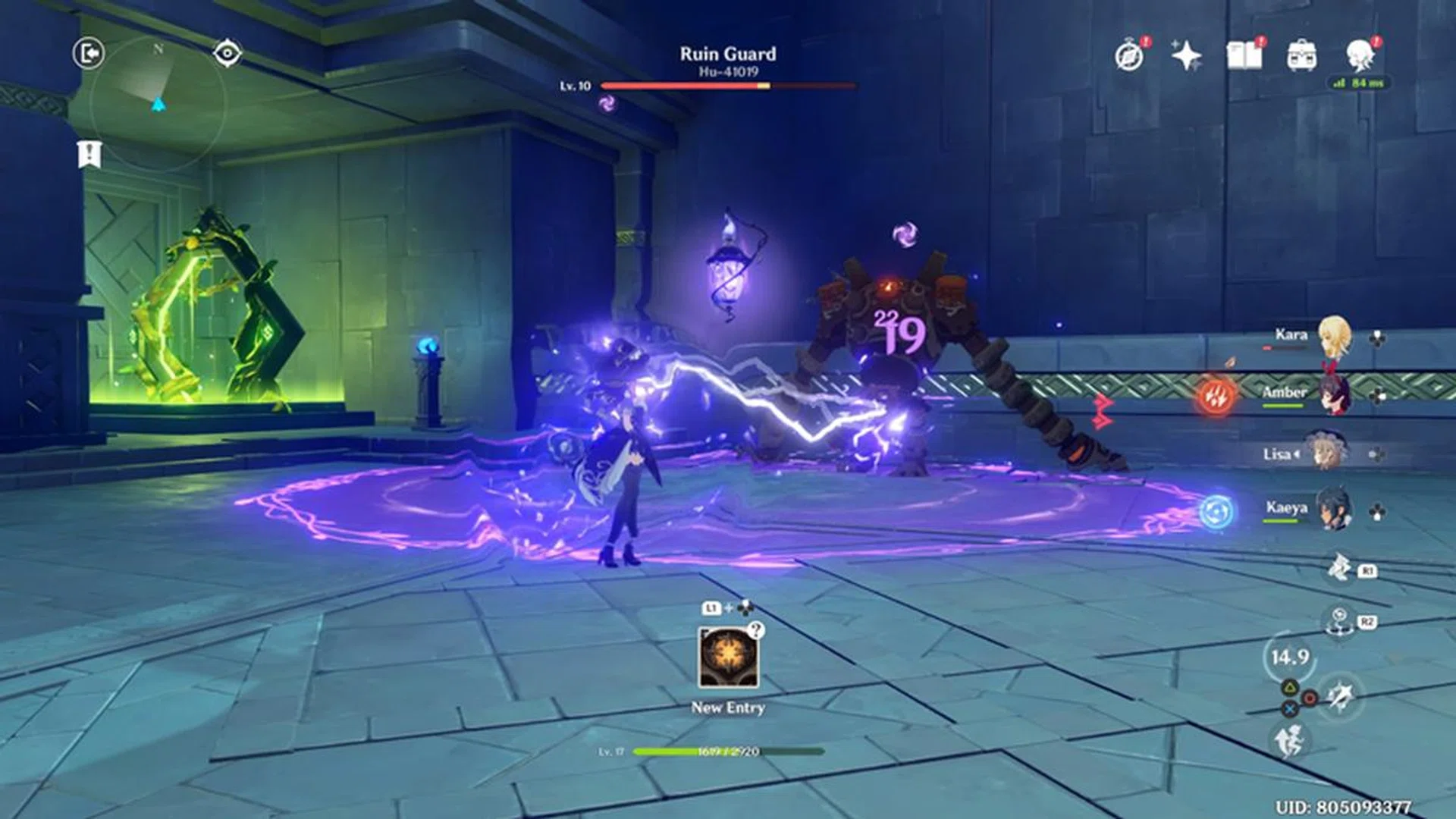Open the Wish menu star icon
1456x819 pixels.
[x=1186, y=55]
